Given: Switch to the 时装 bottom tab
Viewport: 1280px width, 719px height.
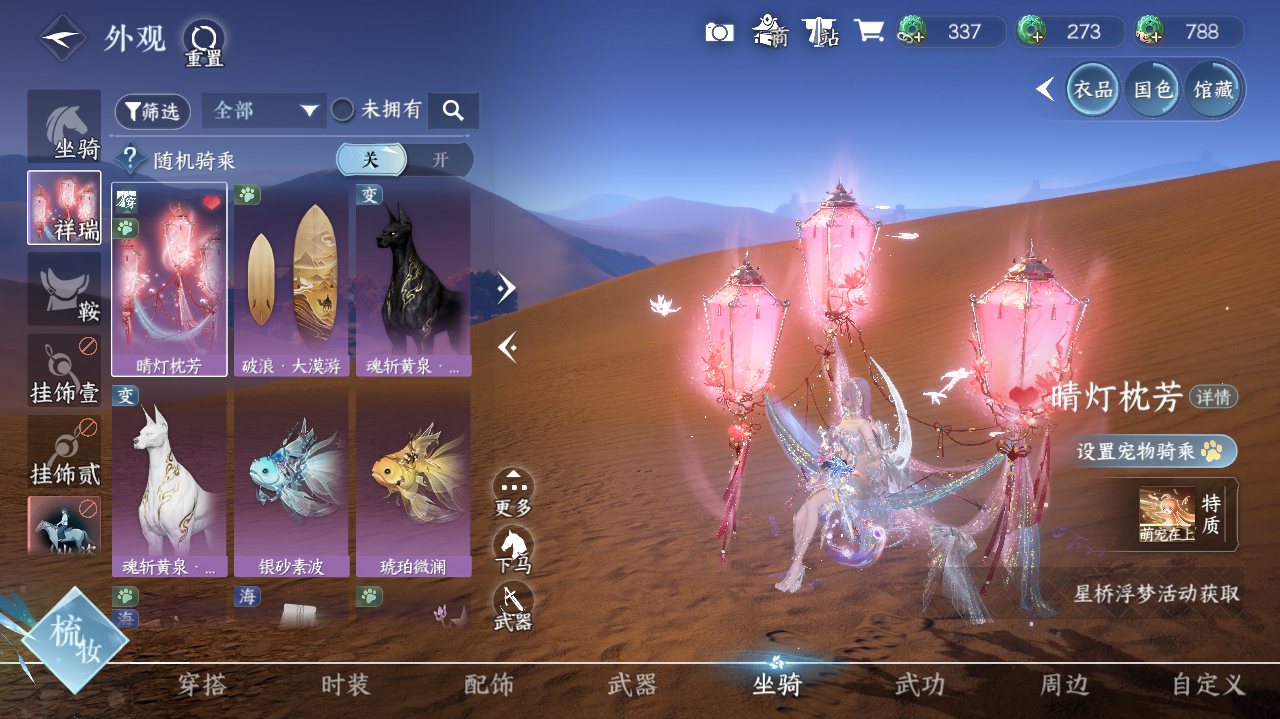Looking at the screenshot, I should [346, 685].
